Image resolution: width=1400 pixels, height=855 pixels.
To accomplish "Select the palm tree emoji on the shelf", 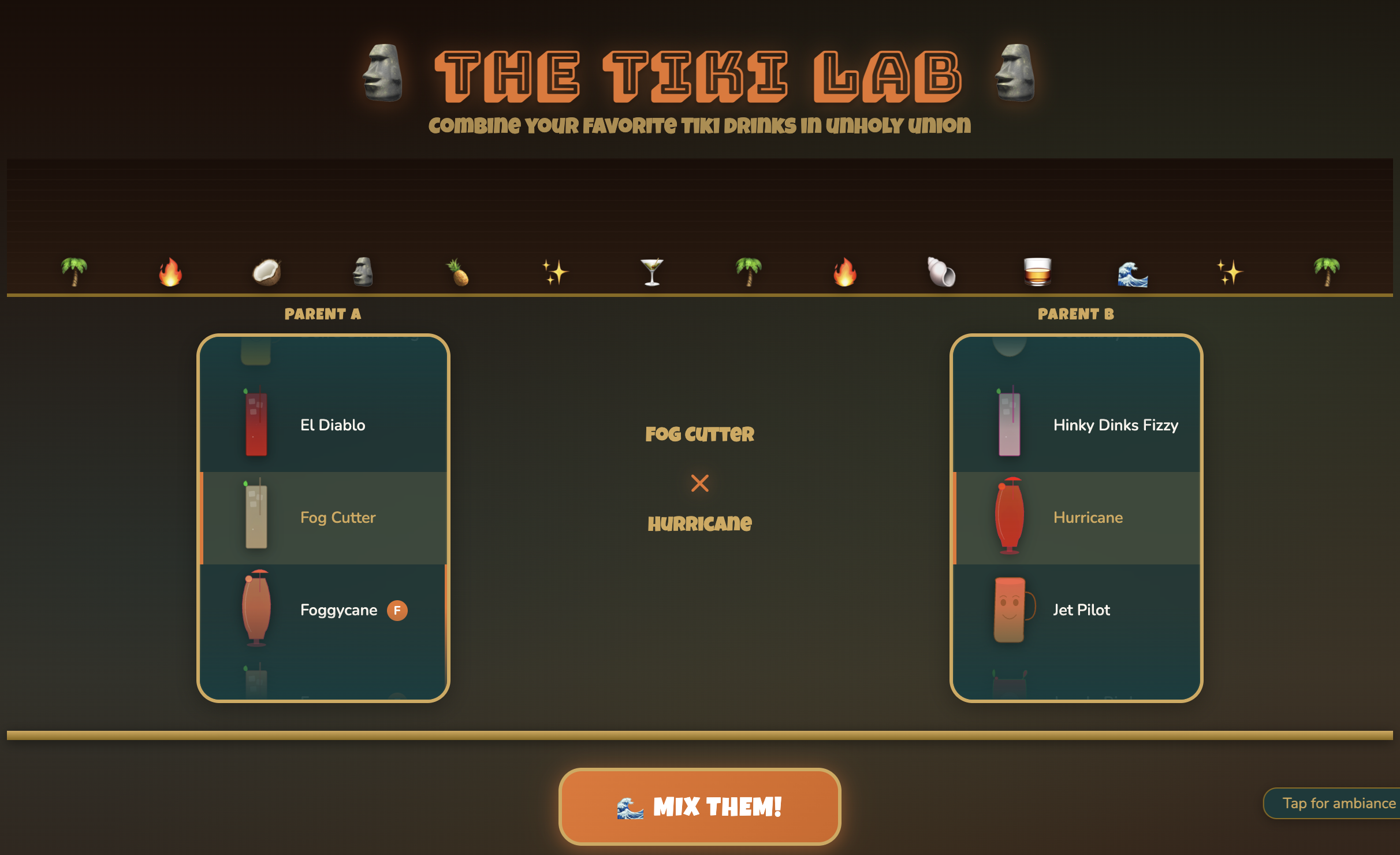I will point(75,272).
